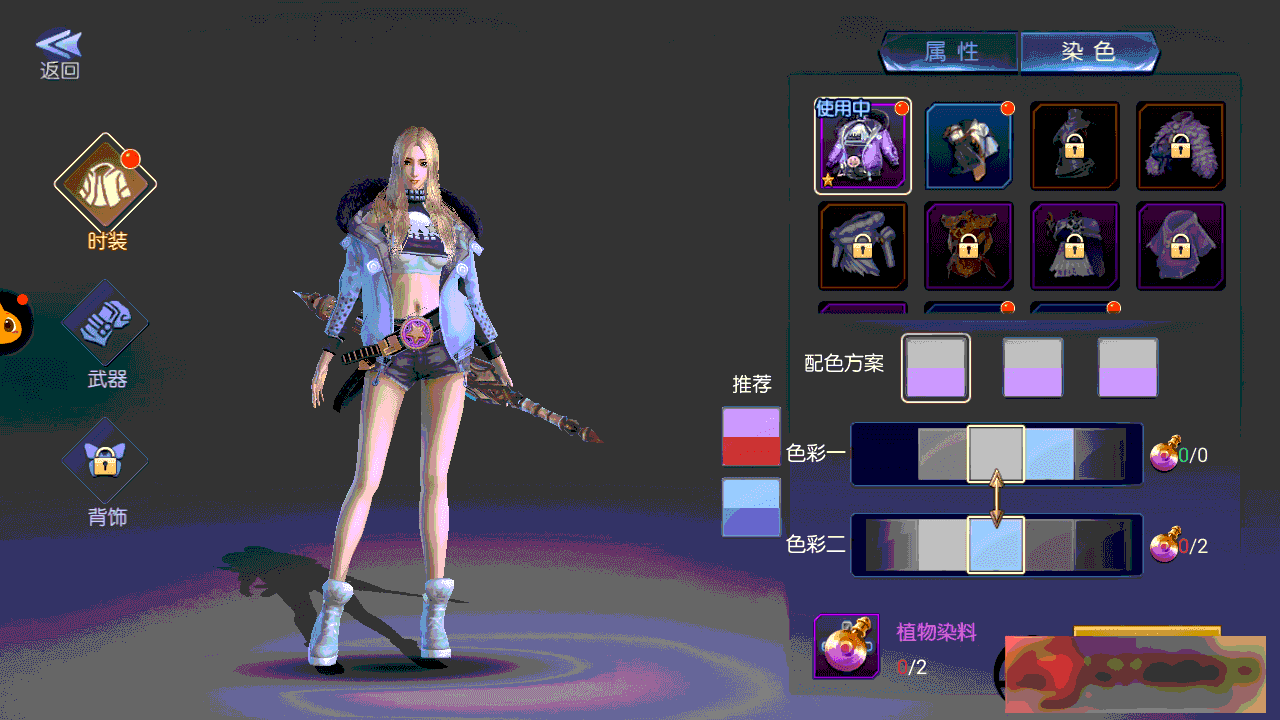Tap the 植物染料 dye potion icon
The width and height of the screenshot is (1280, 720).
pos(846,646)
